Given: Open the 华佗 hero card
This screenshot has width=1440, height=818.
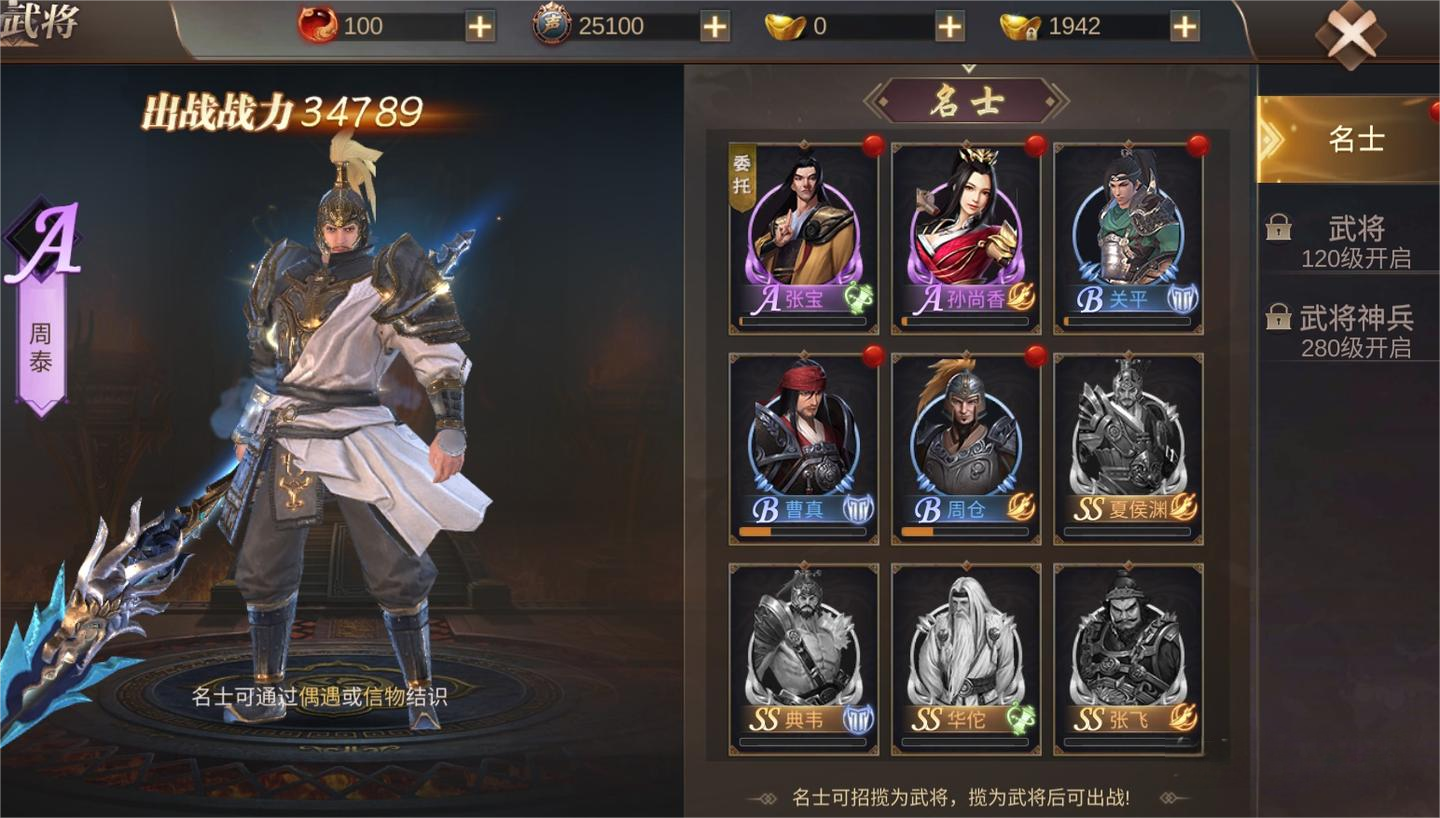Looking at the screenshot, I should coord(965,658).
